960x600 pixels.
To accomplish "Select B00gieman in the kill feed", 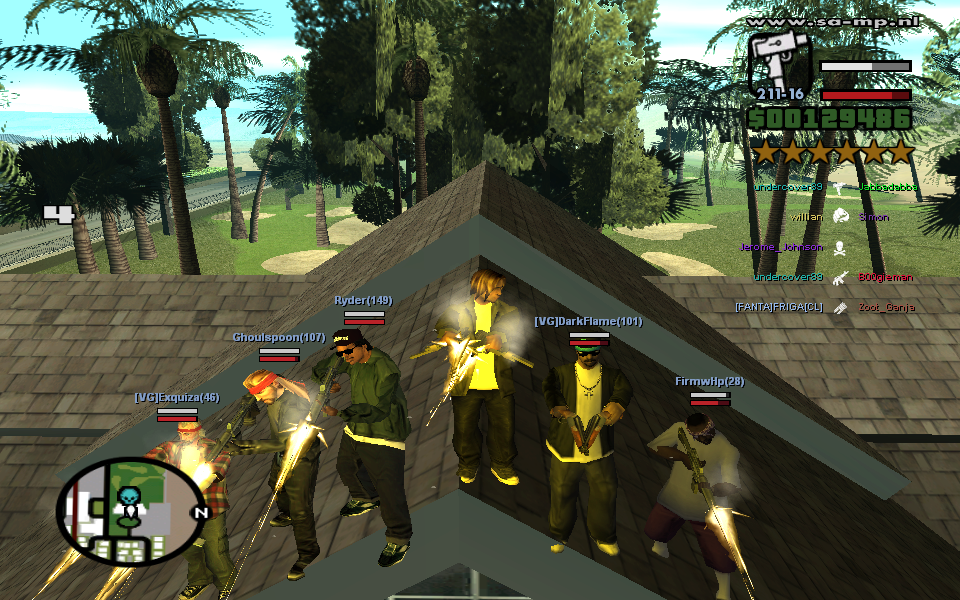I will pyautogui.click(x=885, y=277).
